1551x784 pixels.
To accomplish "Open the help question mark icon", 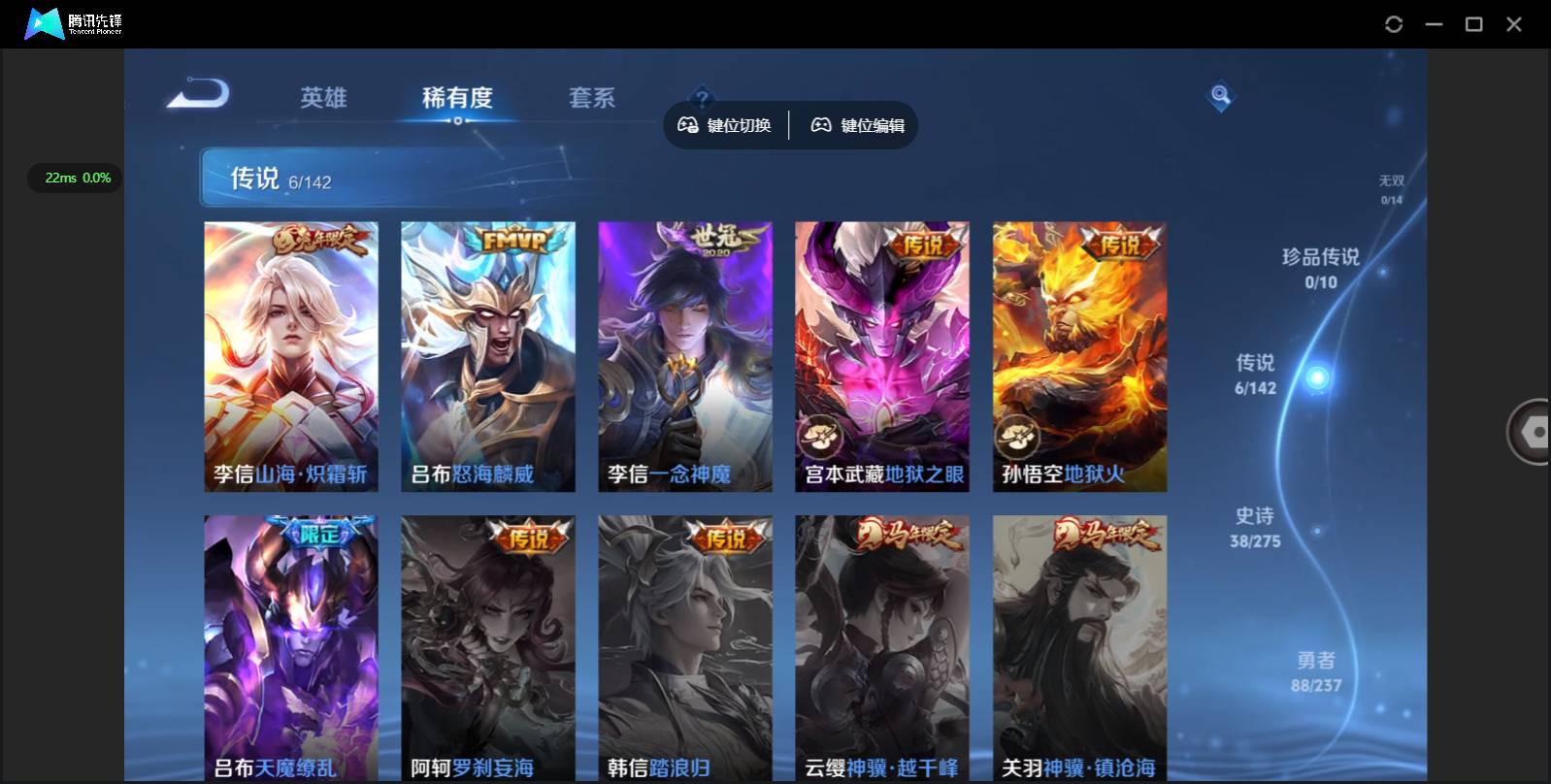I will [x=701, y=96].
